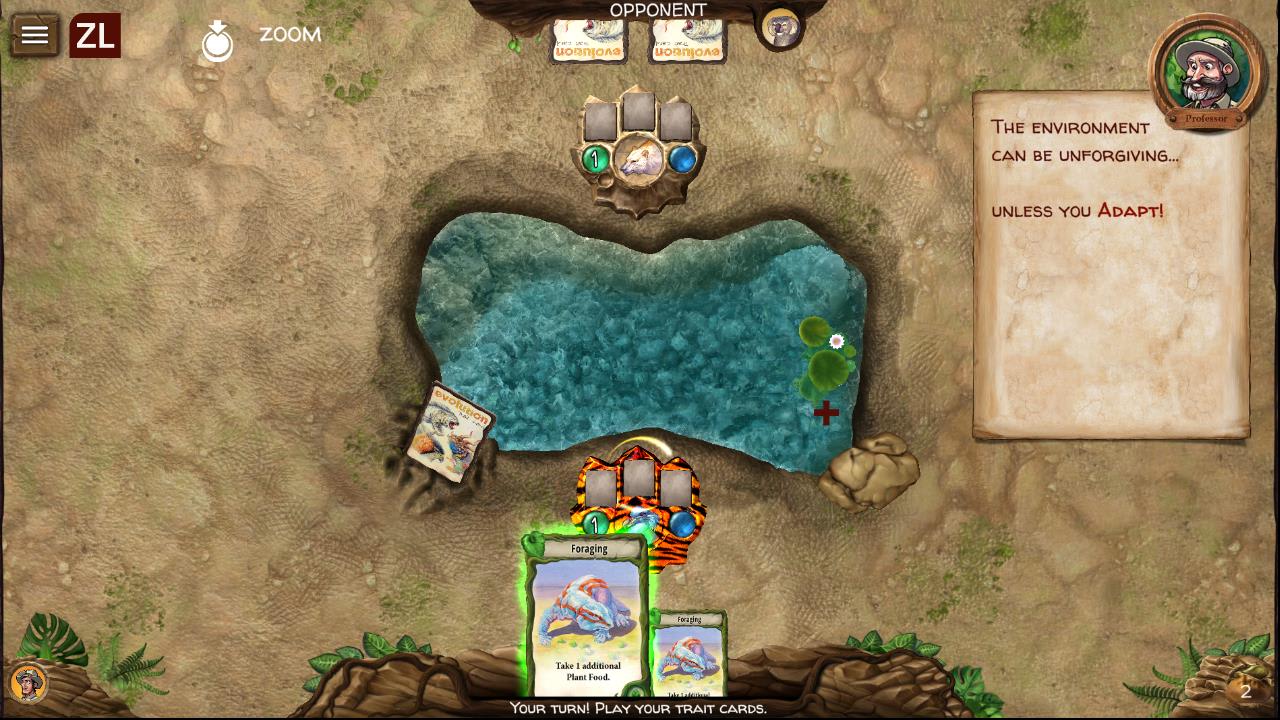This screenshot has height=720, width=1280.
Task: Select the Evolution deck beside the watering hole
Action: click(x=455, y=432)
